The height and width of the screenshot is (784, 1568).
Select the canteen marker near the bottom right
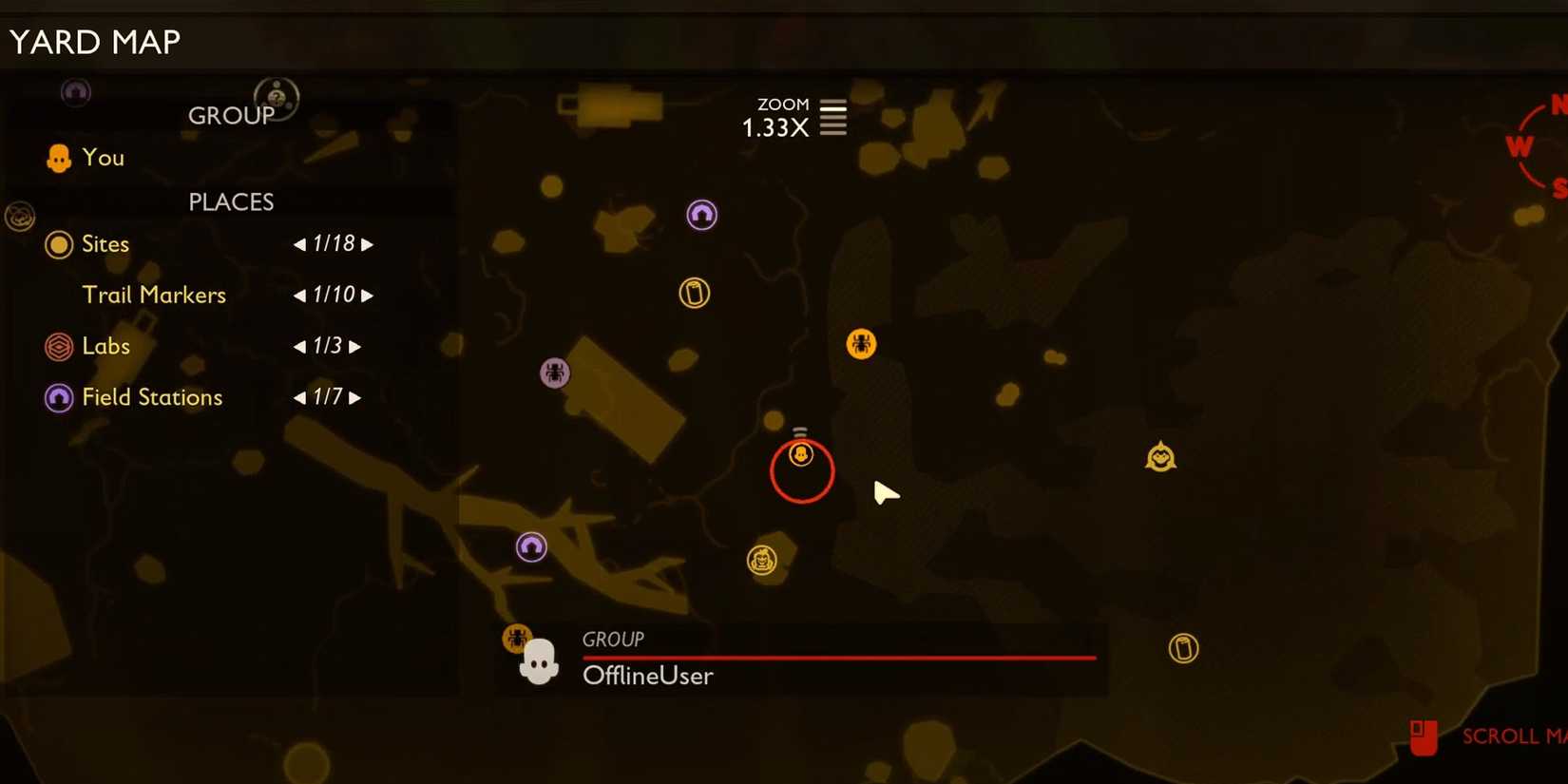tap(1183, 648)
